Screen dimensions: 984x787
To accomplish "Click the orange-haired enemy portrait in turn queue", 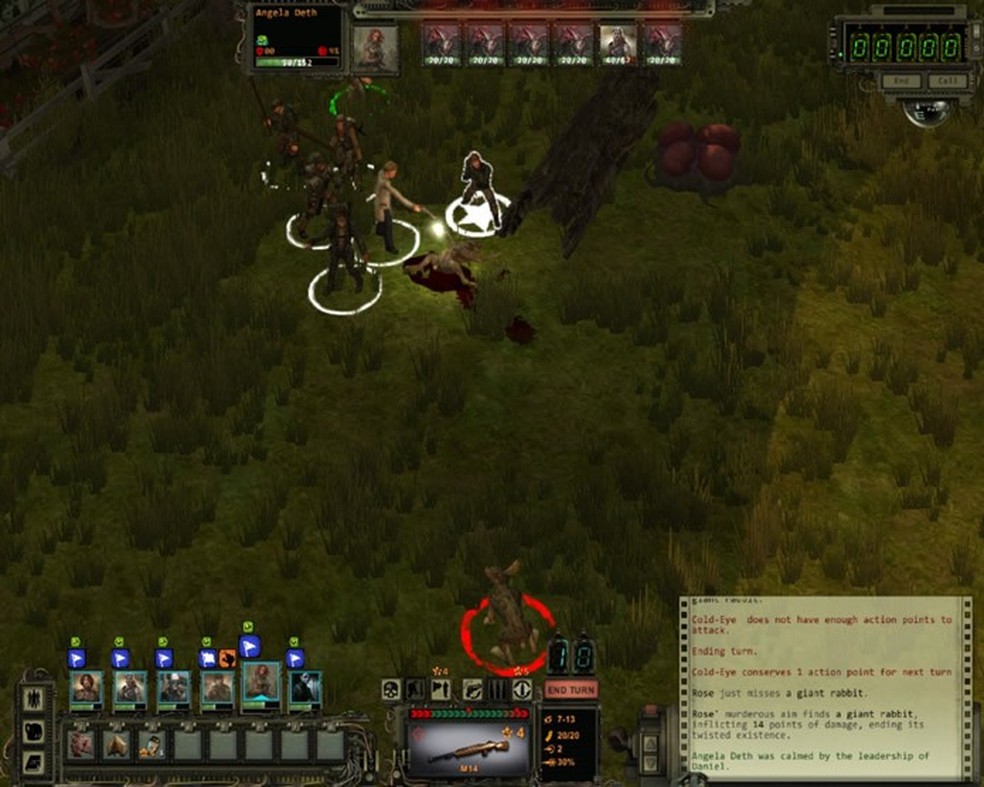I will pos(617,45).
